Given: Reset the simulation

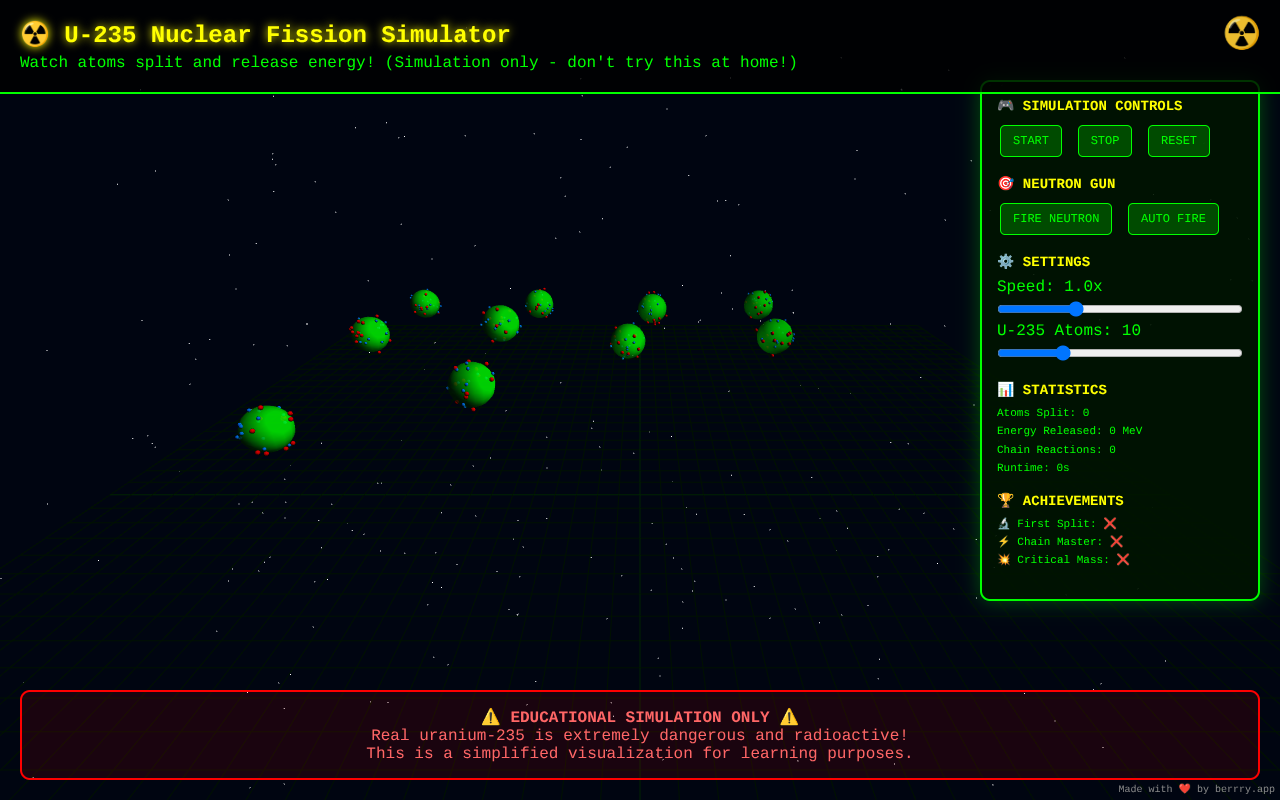Looking at the screenshot, I should point(1178,140).
